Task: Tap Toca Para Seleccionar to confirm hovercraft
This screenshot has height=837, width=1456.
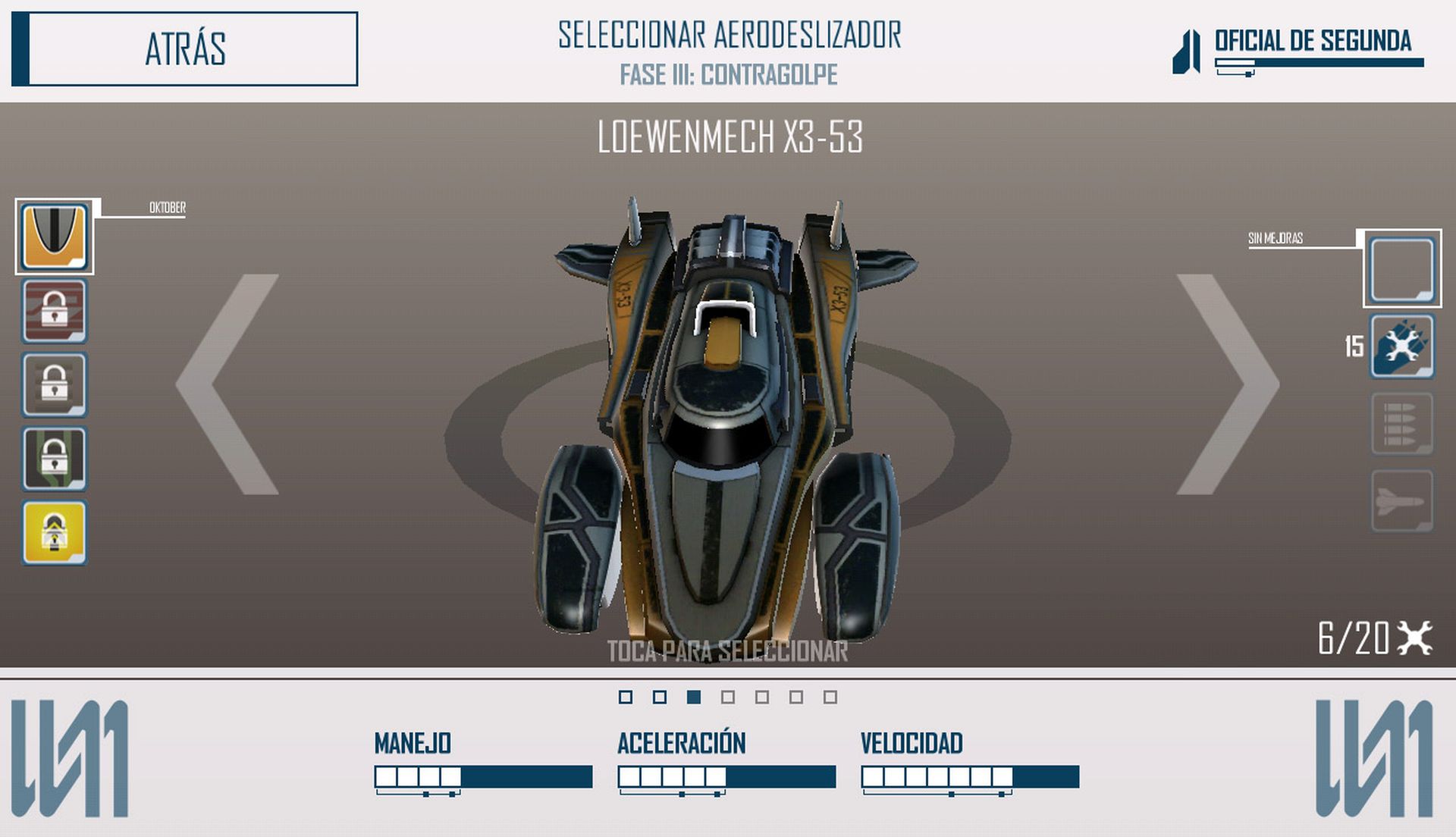Action: click(727, 650)
